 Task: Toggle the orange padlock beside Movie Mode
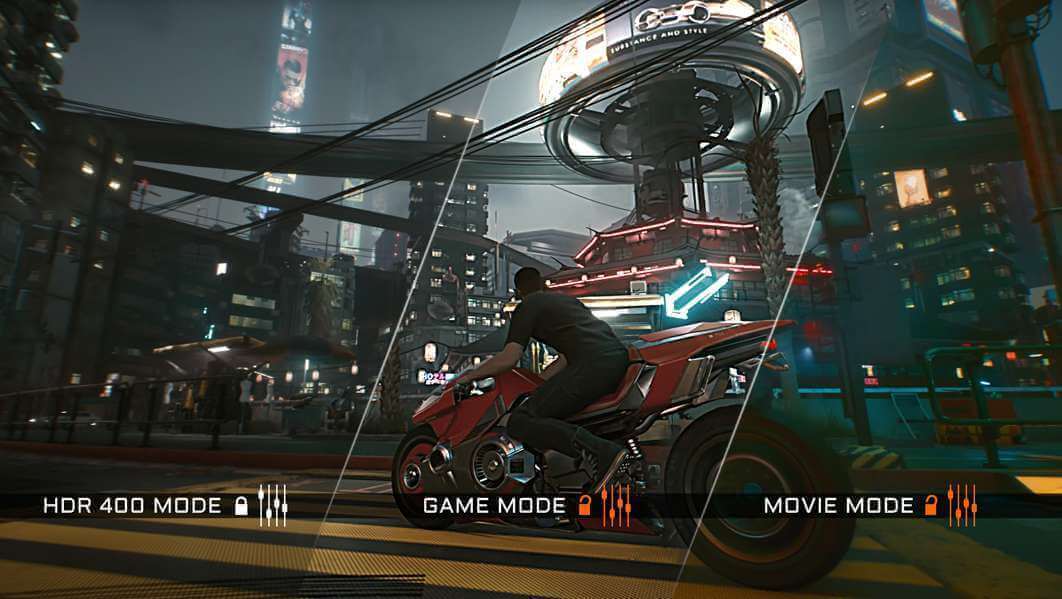tap(931, 505)
